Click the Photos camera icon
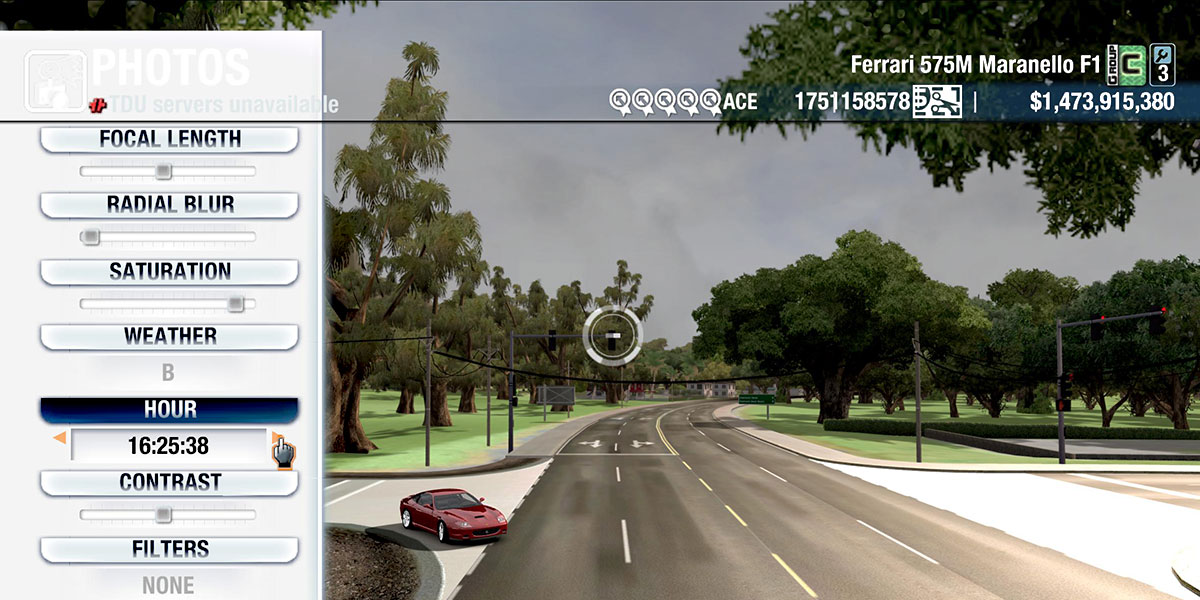 pos(55,78)
